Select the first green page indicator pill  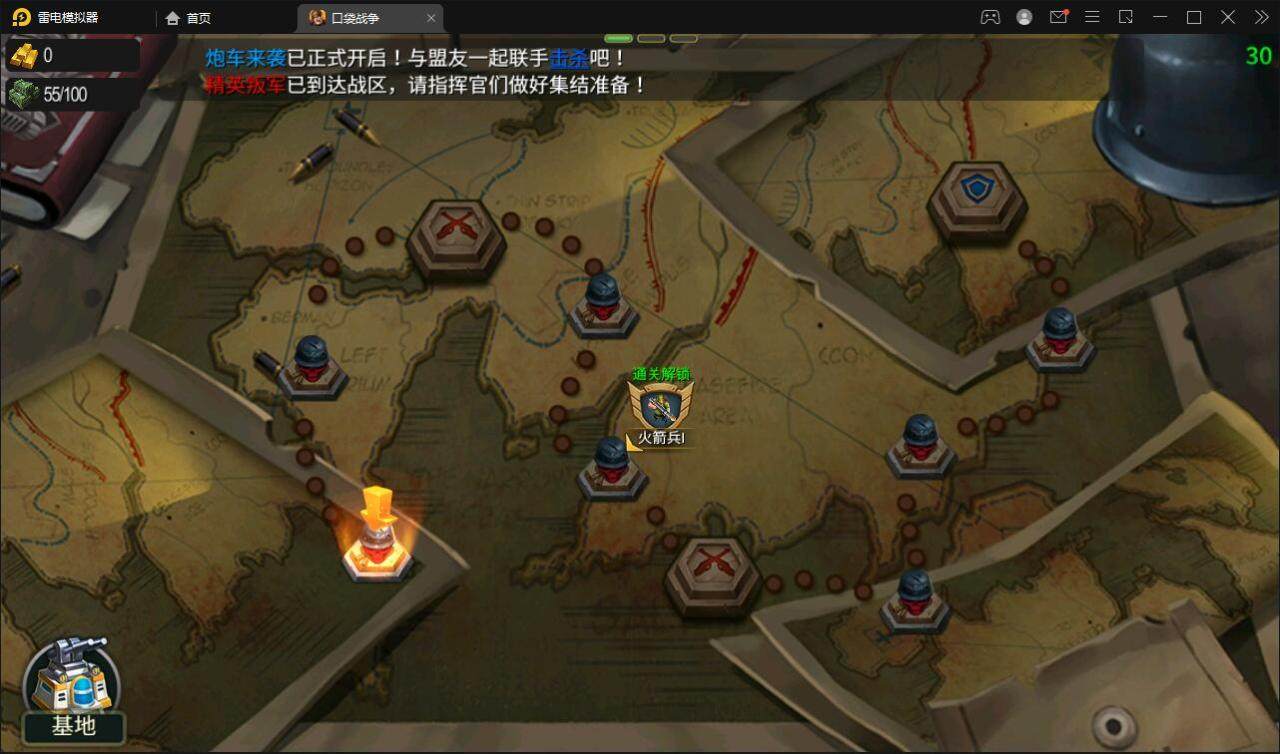point(619,37)
